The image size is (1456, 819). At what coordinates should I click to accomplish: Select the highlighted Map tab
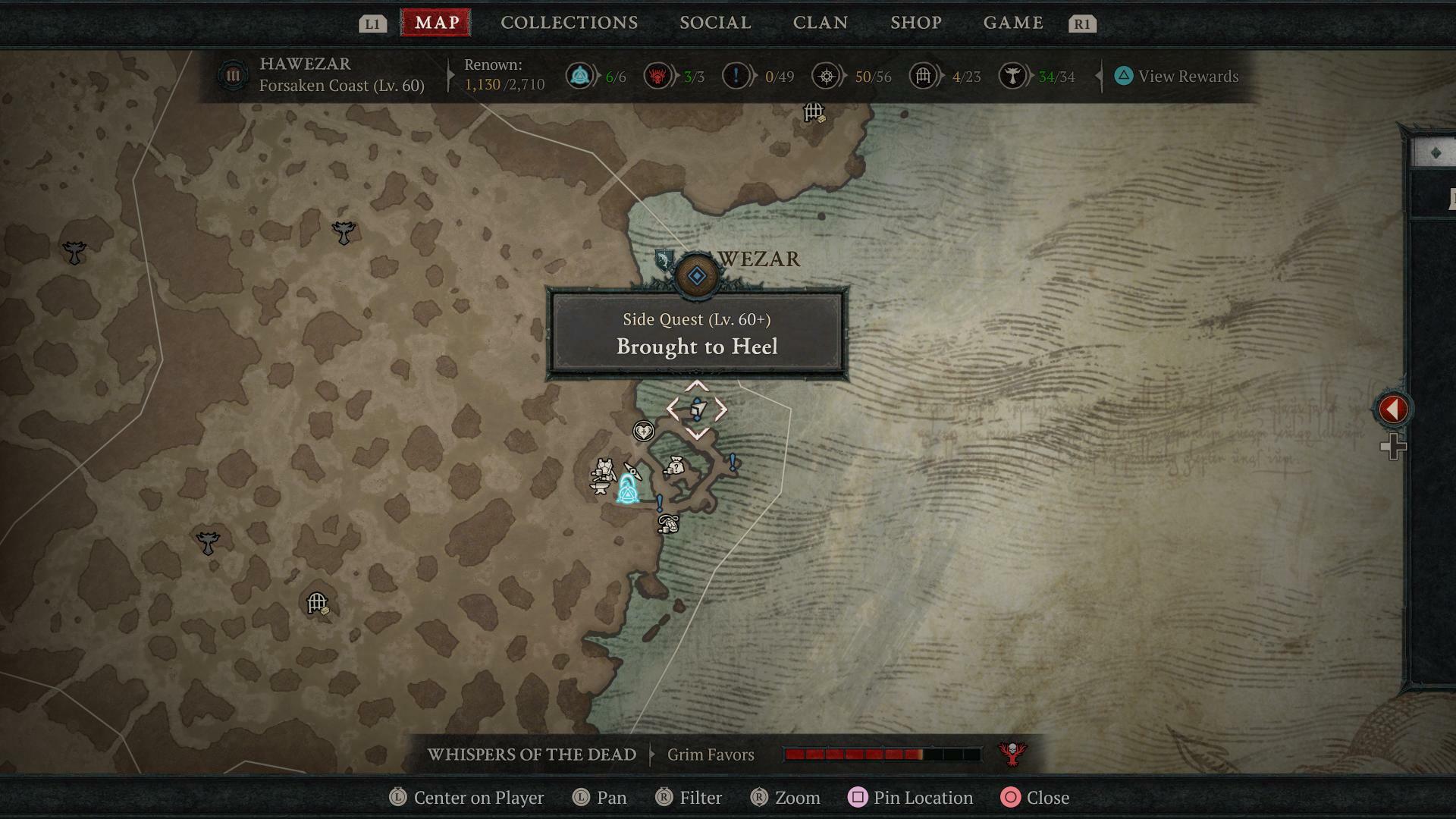[436, 23]
